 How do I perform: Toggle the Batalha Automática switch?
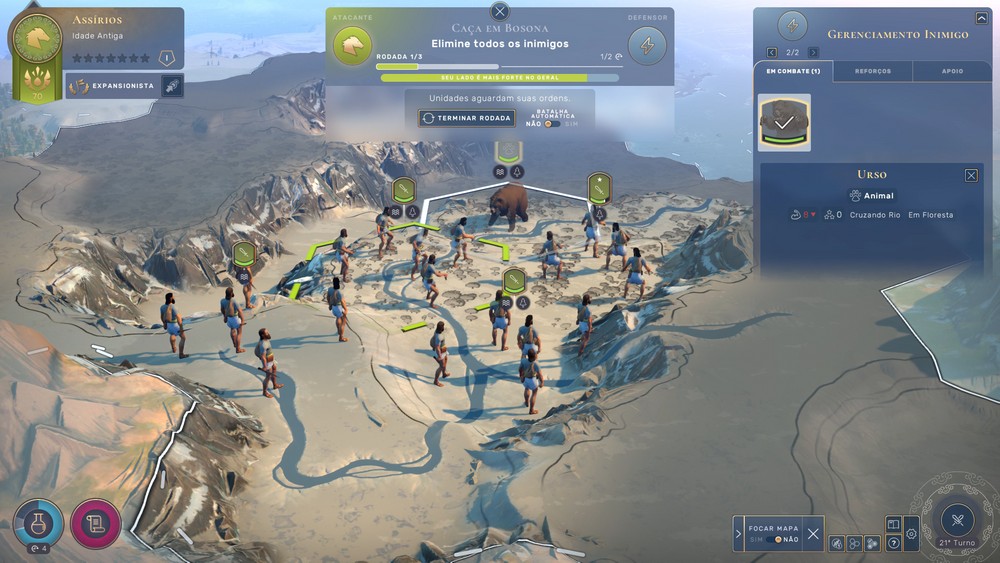coord(551,124)
